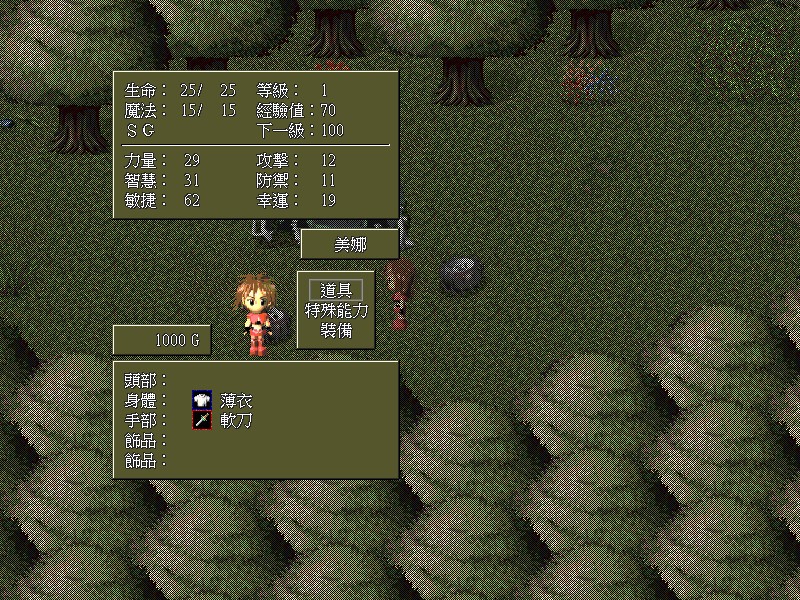
Task: Choose 特殊能力 special abilities option
Action: pyautogui.click(x=336, y=310)
